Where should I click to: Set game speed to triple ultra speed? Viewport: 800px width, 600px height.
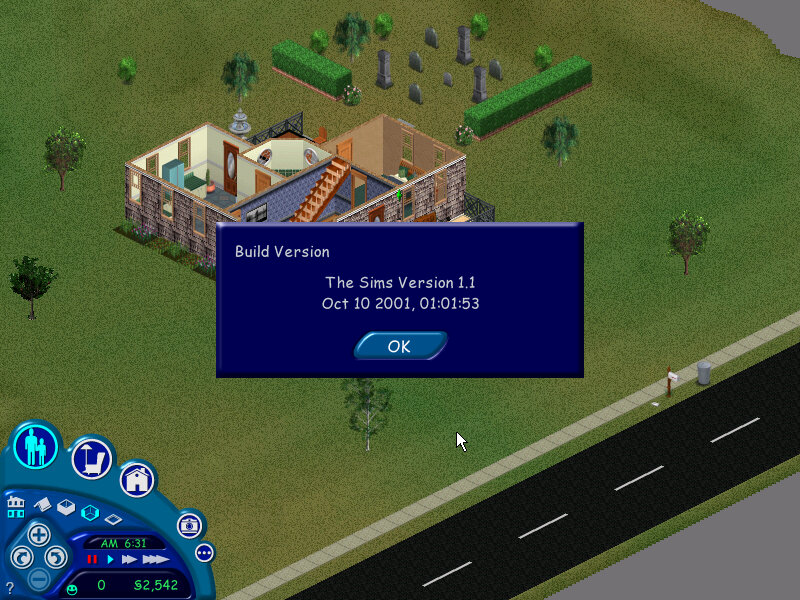pos(154,559)
